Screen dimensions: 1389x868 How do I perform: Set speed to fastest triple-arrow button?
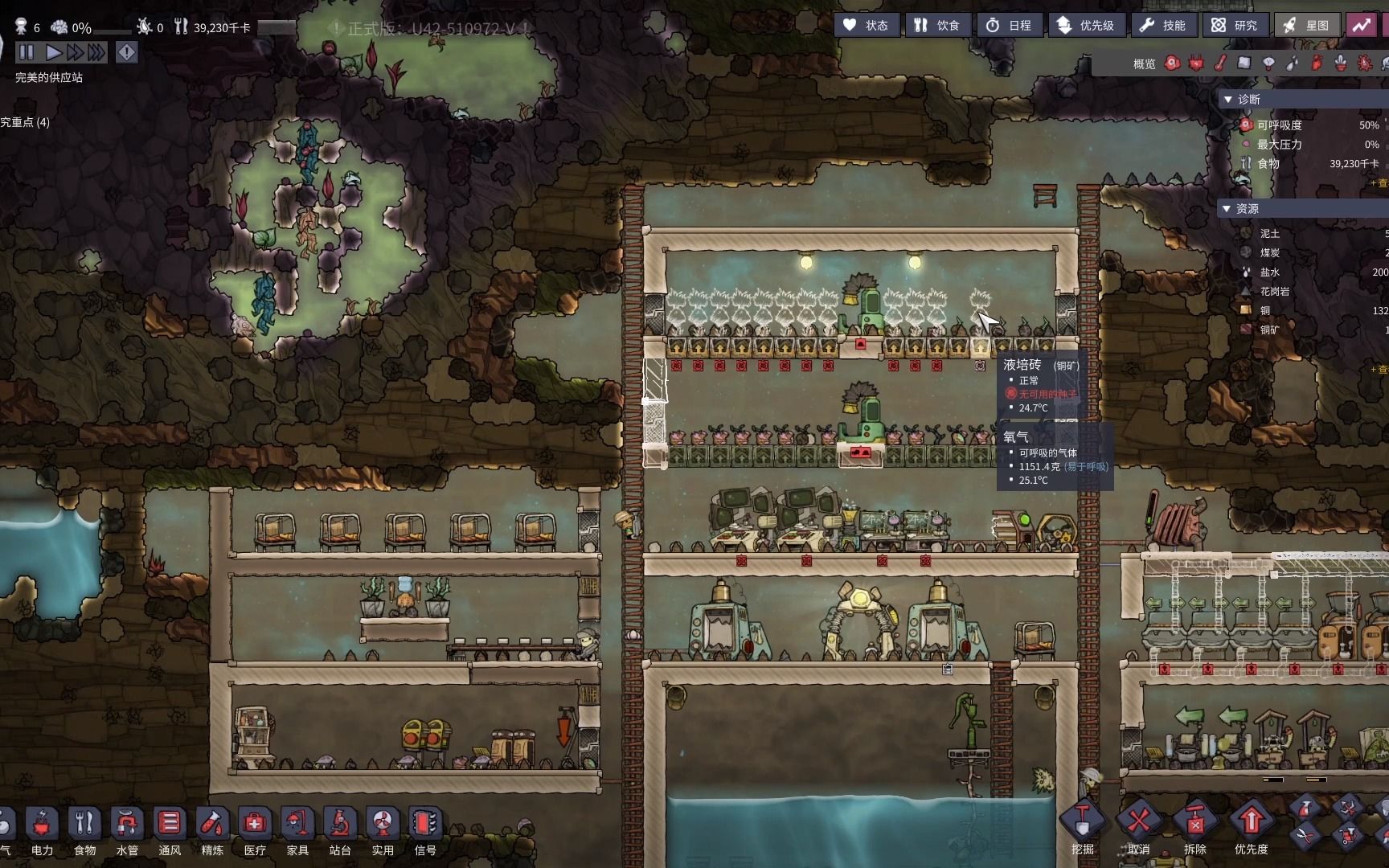[x=96, y=52]
